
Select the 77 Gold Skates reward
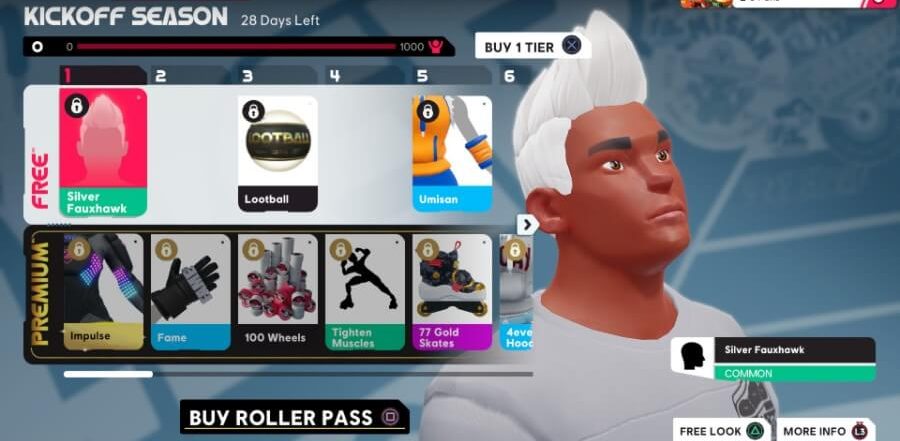(452, 292)
